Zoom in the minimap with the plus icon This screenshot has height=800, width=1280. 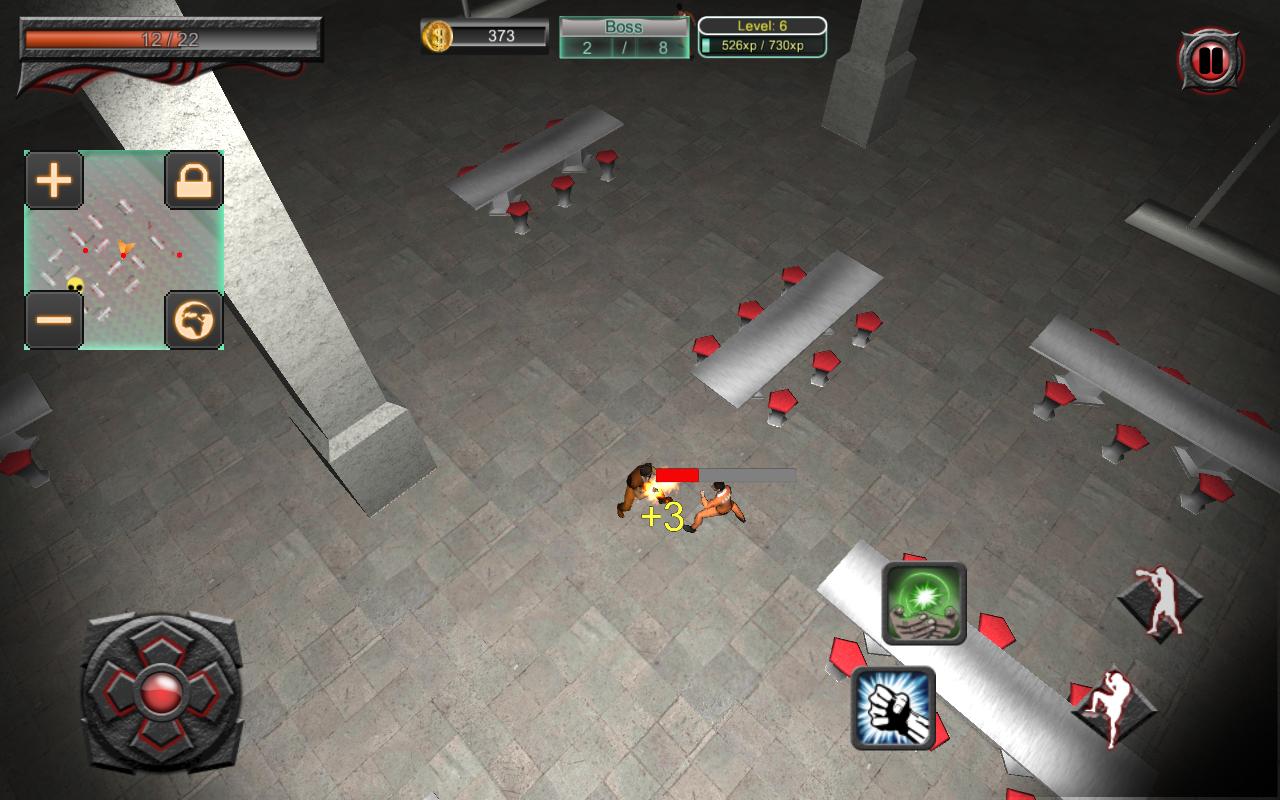54,180
